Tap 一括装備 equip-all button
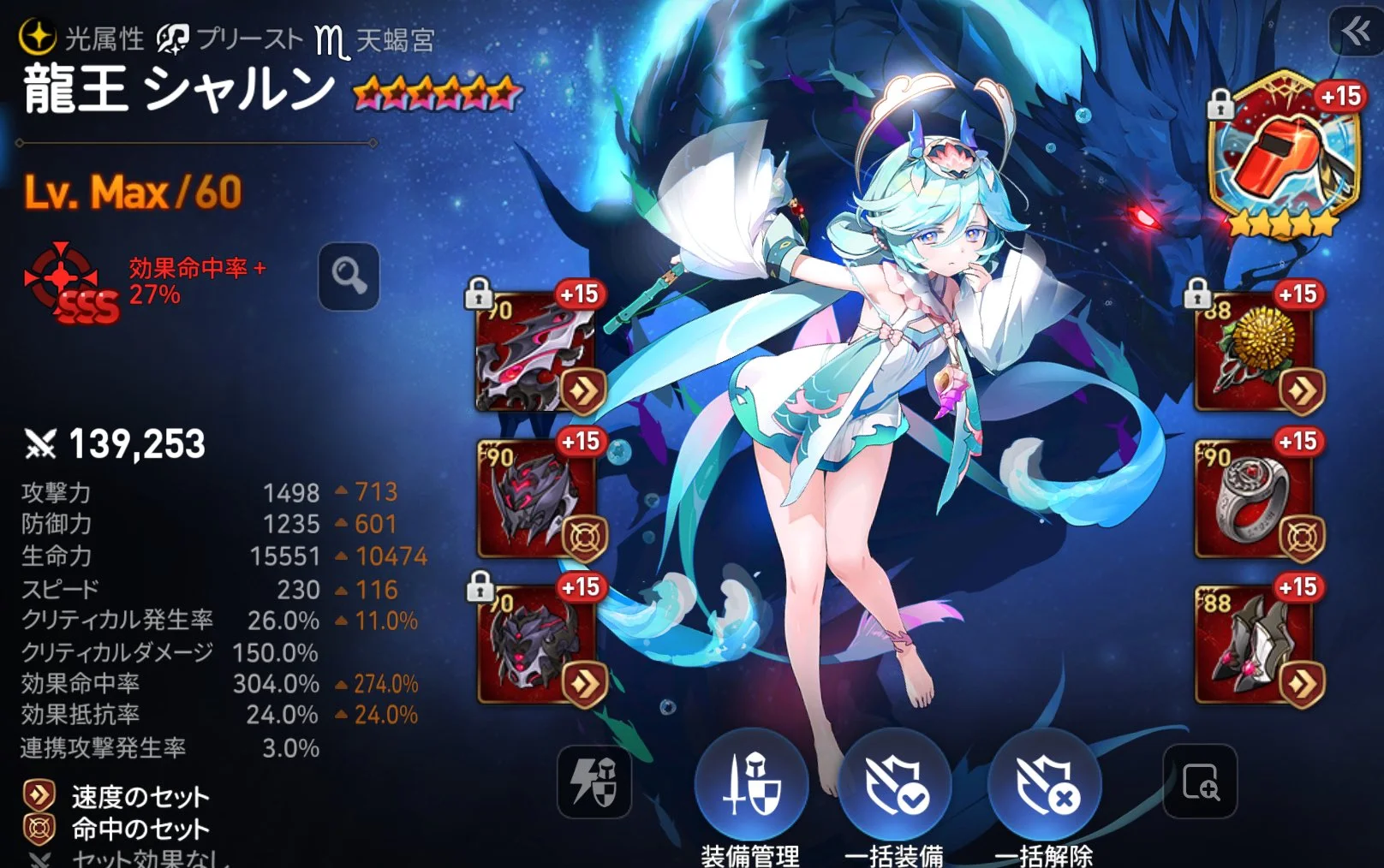The image size is (1384, 868). coord(895,783)
